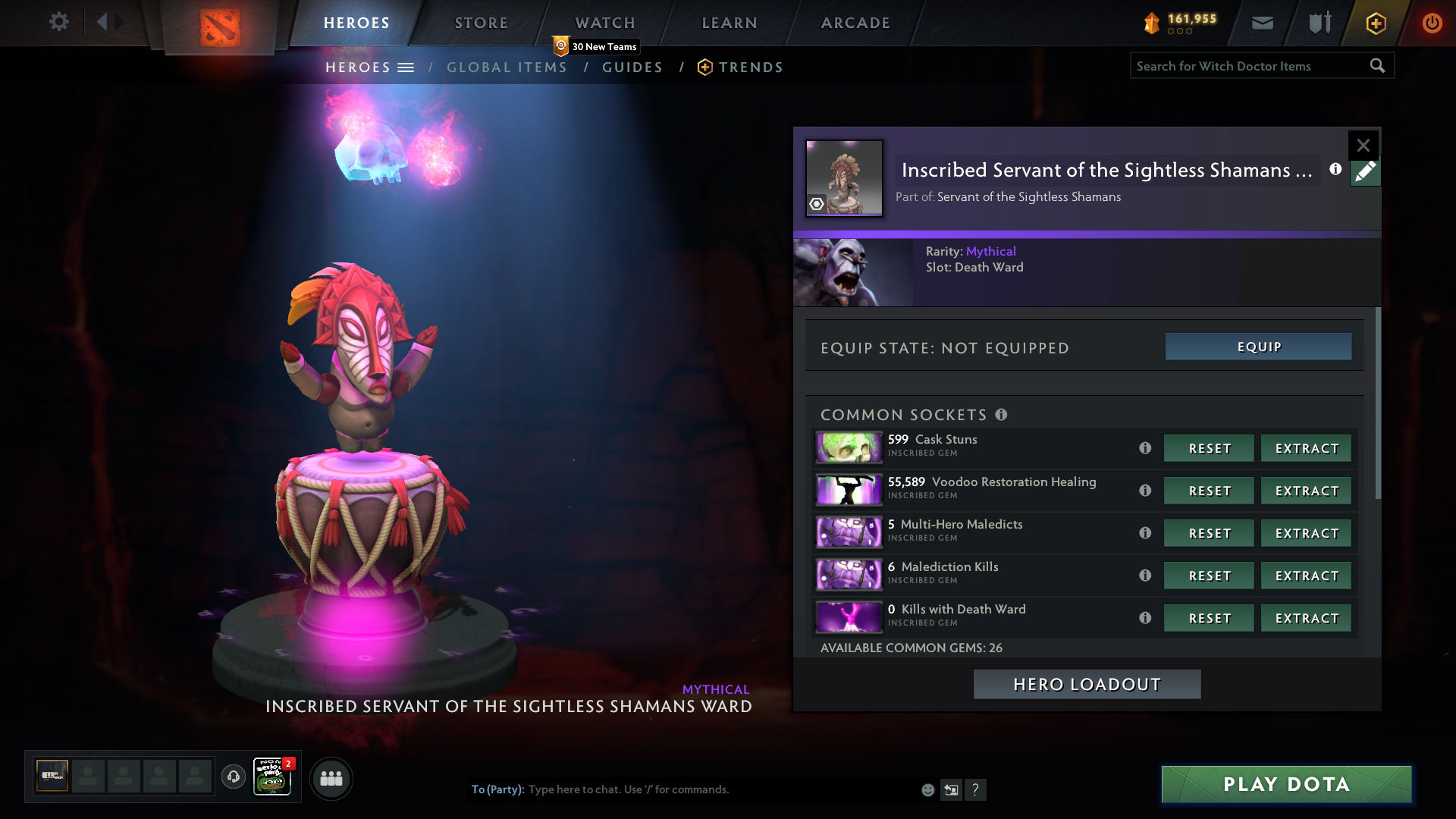The height and width of the screenshot is (819, 1456).
Task: Open hero Guides section
Action: click(632, 67)
